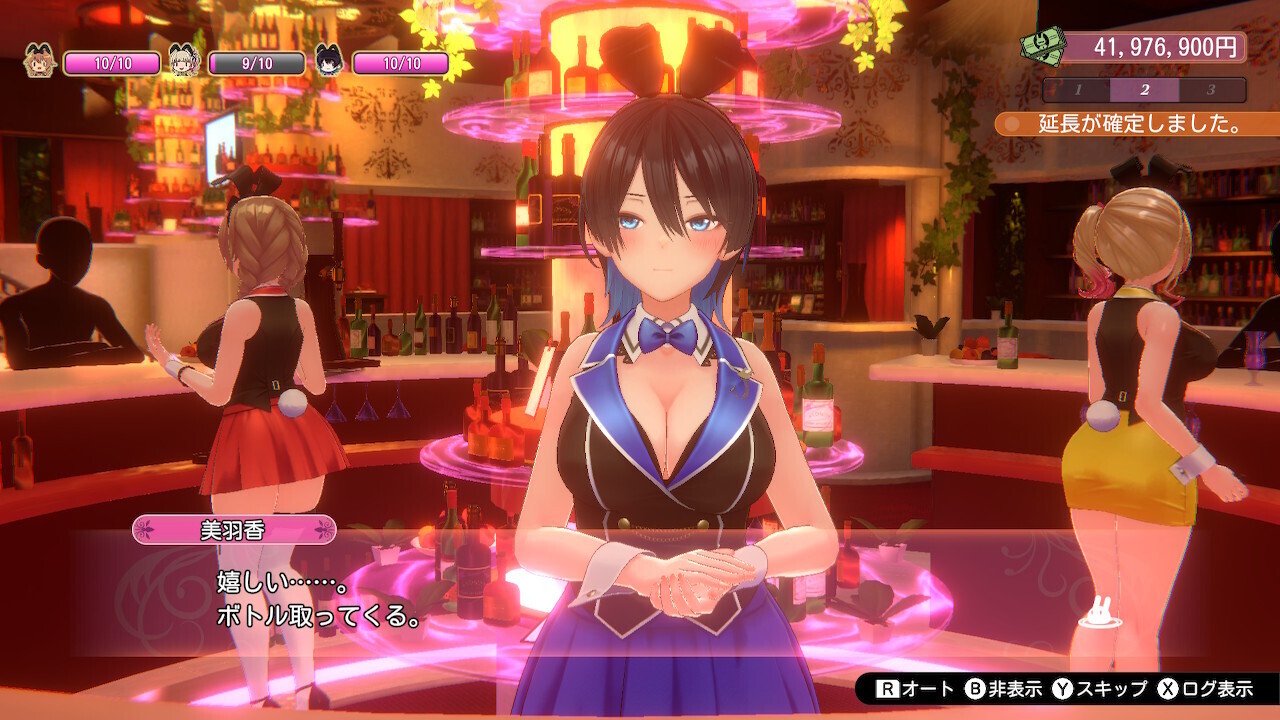
Task: Click the green cash money icon
Action: [x=1040, y=46]
